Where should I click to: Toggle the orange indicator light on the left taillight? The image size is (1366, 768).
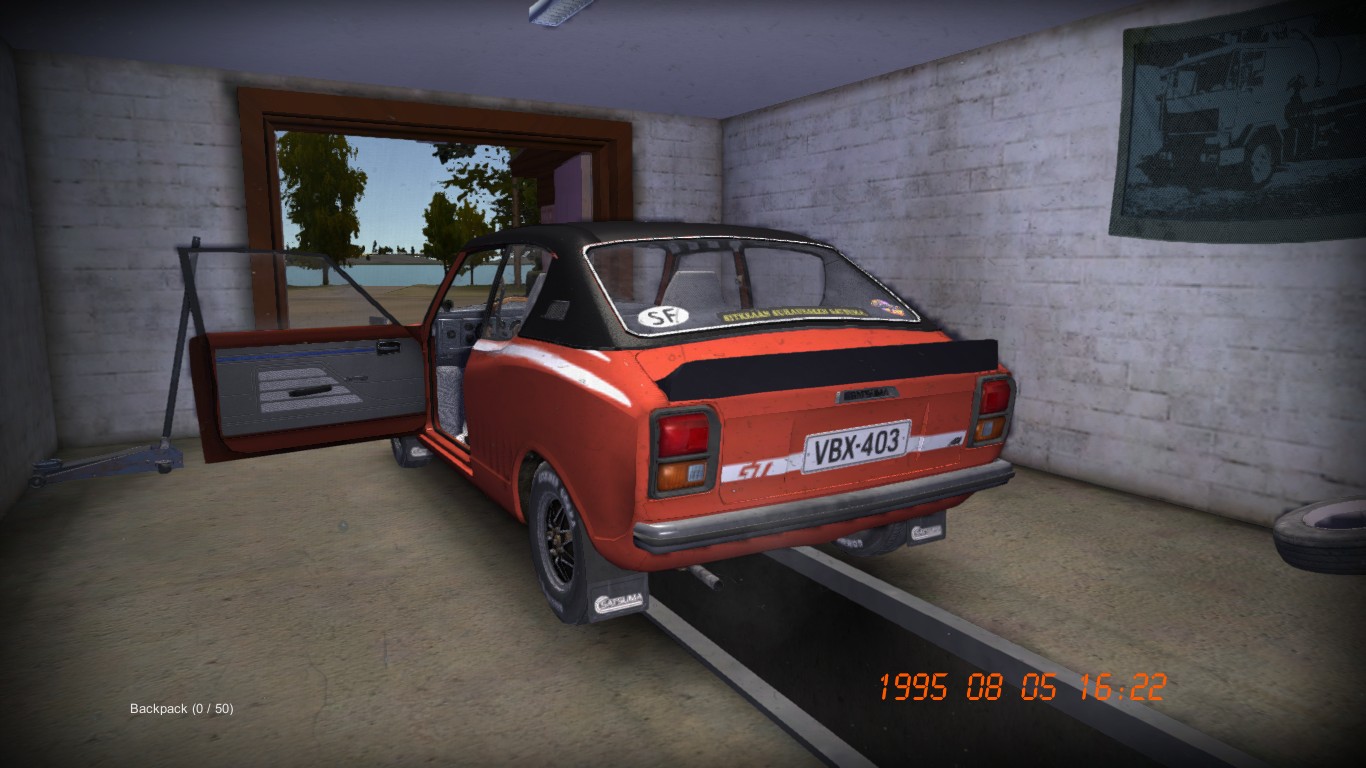click(x=680, y=477)
